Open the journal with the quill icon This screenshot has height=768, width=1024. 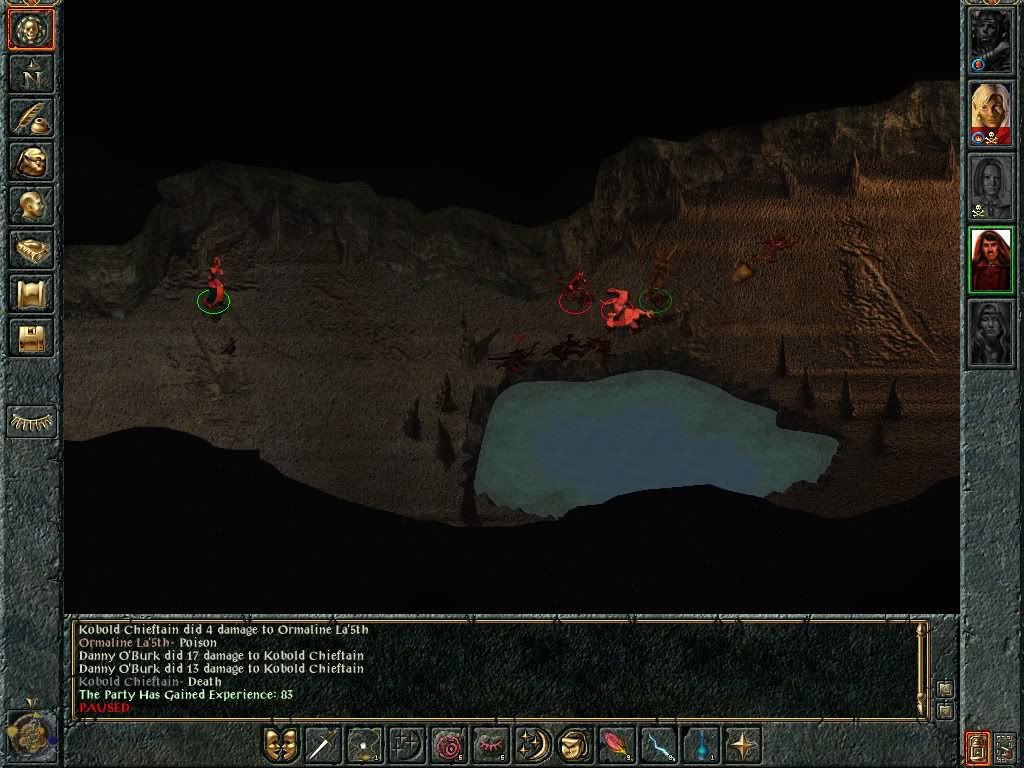tap(31, 117)
